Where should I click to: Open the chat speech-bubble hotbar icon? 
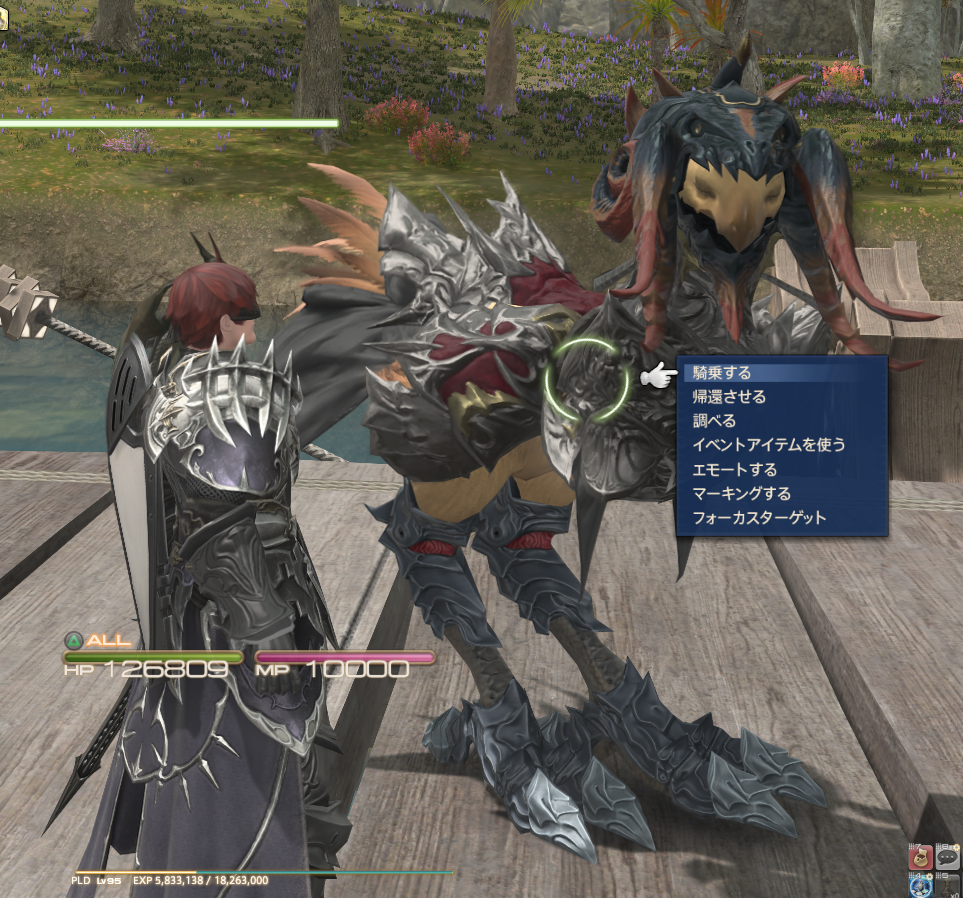click(x=947, y=856)
